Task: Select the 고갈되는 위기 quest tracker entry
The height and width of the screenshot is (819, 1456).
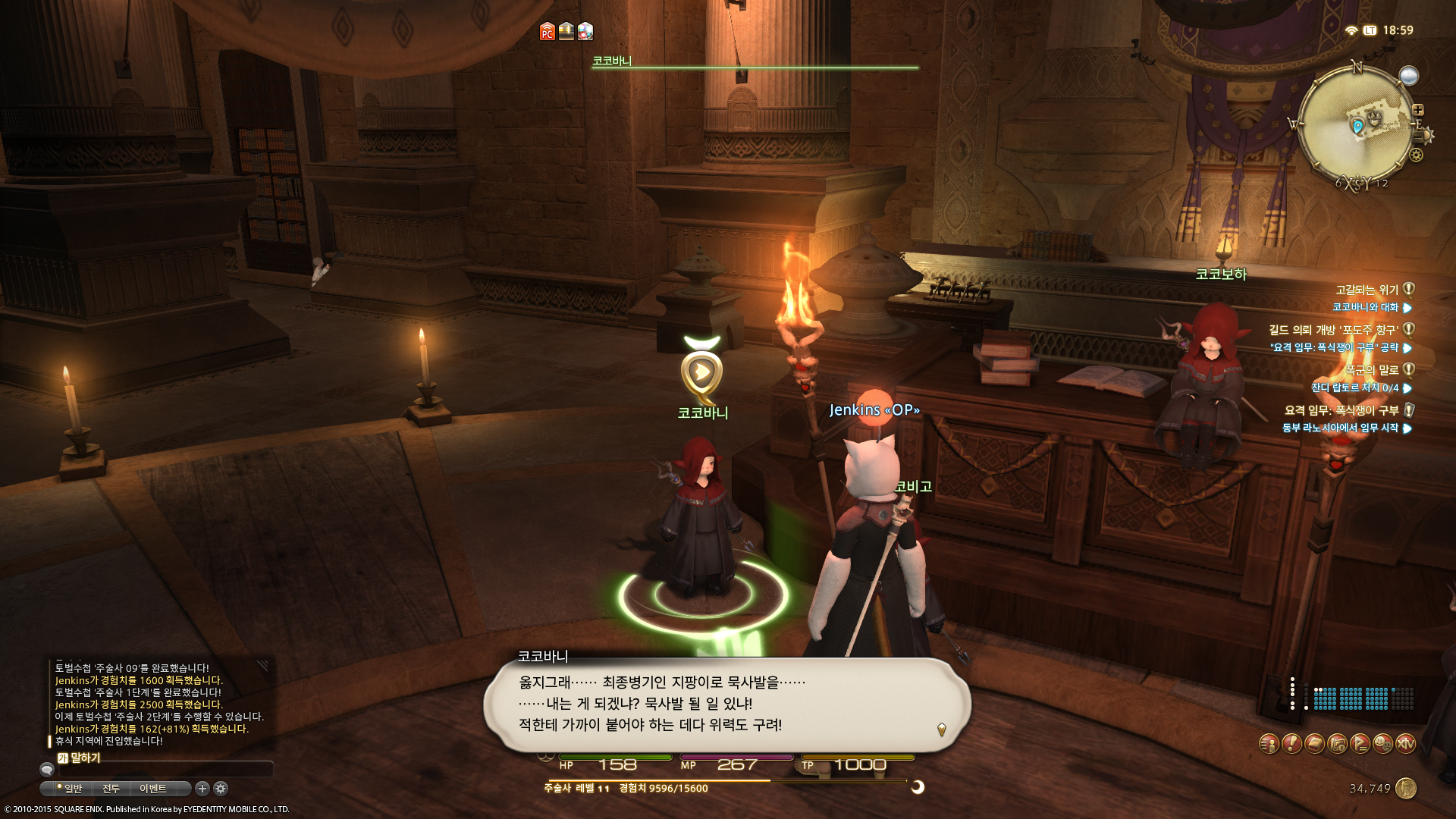Action: click(1367, 290)
